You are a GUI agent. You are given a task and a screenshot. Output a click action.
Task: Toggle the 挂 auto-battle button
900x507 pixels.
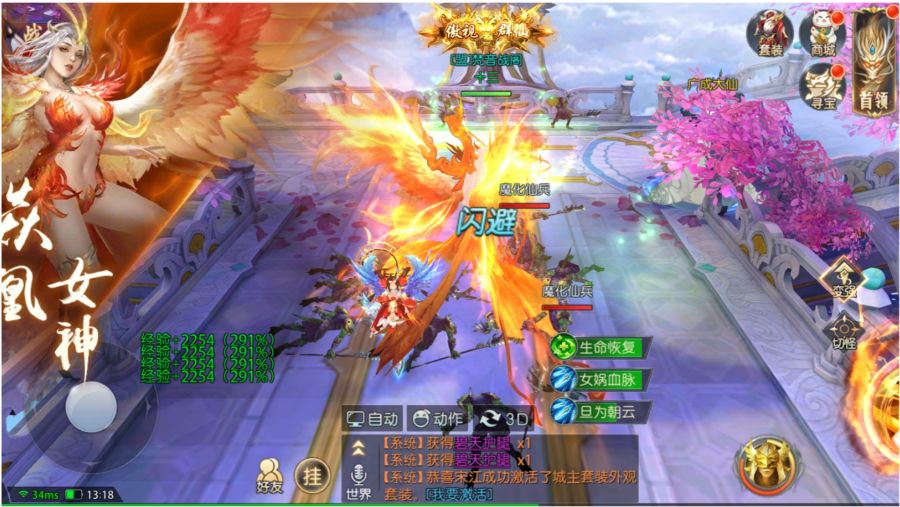pyautogui.click(x=313, y=475)
